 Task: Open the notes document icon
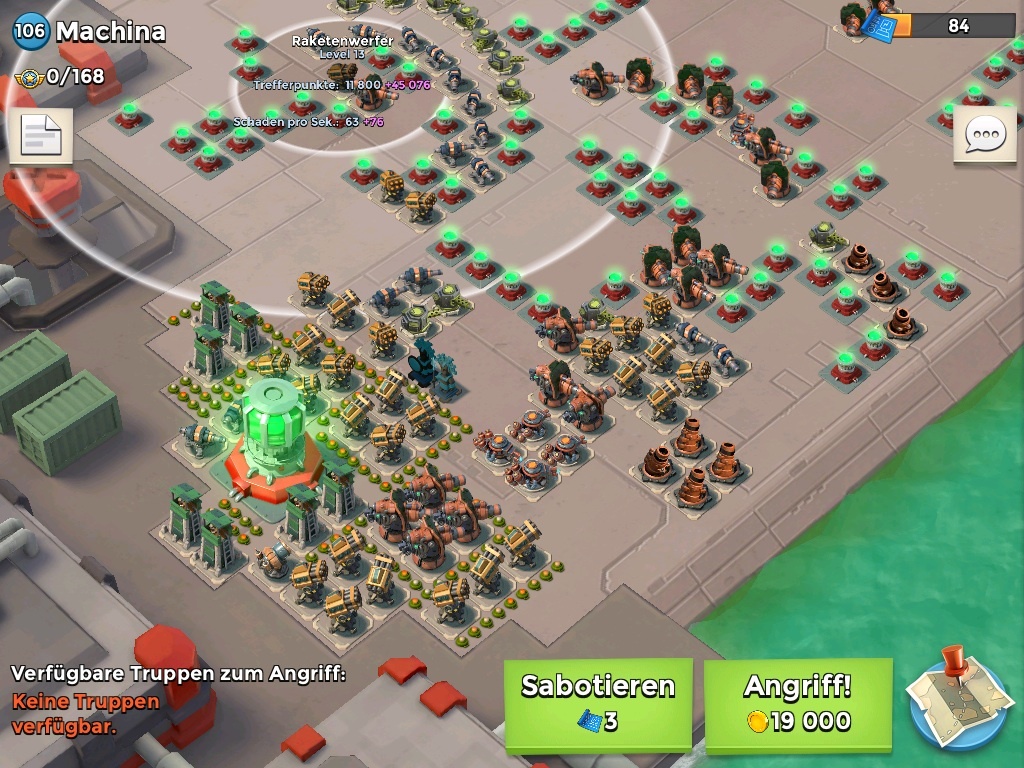[41, 136]
